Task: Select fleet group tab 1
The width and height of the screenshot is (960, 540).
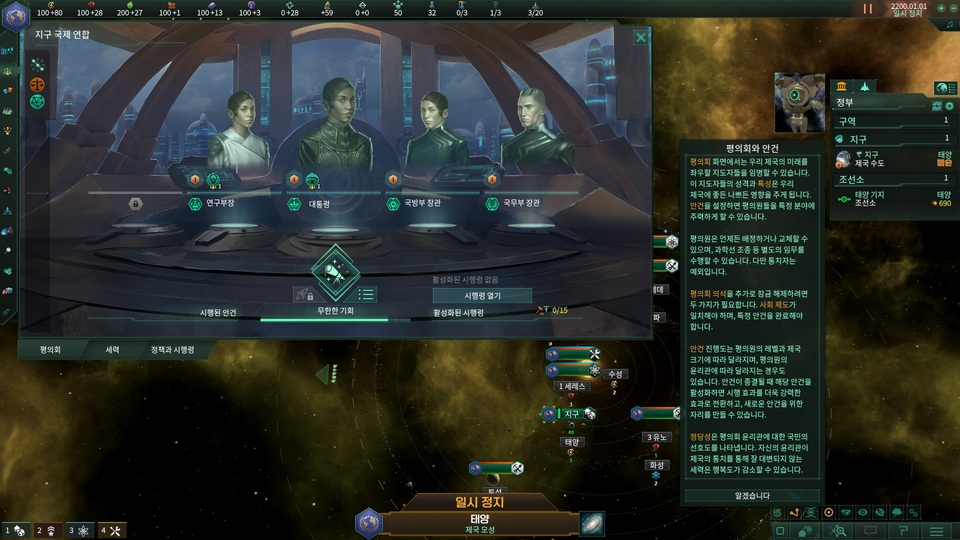Action: point(14,530)
